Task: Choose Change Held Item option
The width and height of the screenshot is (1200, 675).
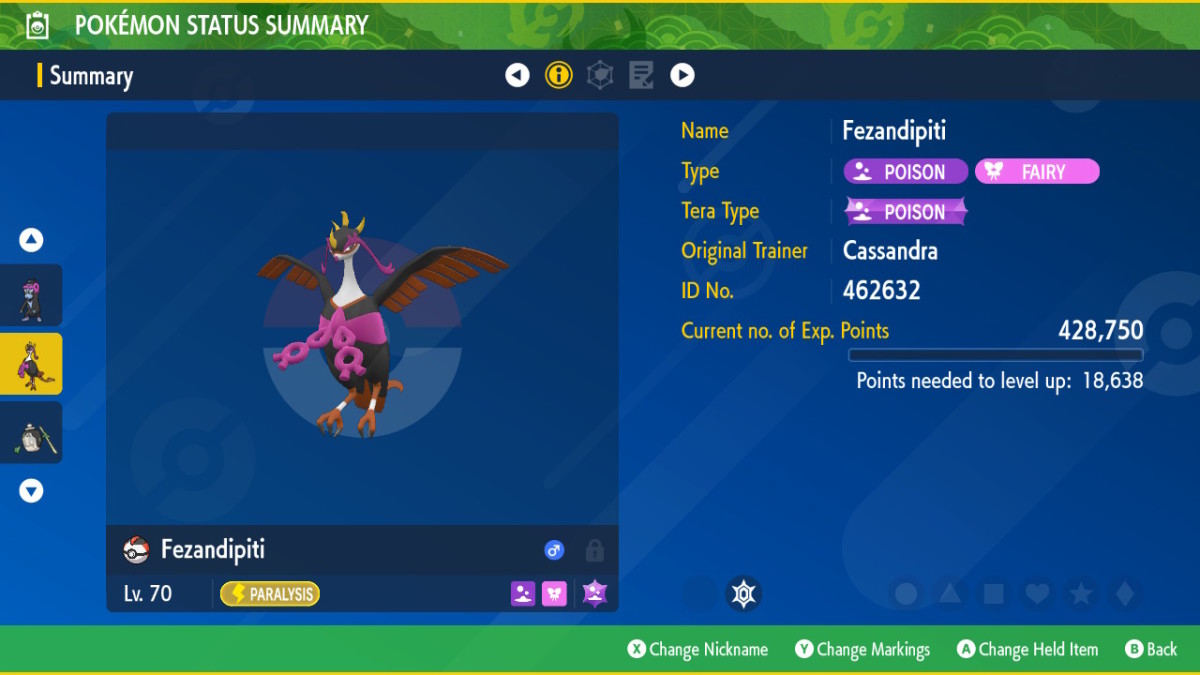Action: pyautogui.click(x=1027, y=650)
